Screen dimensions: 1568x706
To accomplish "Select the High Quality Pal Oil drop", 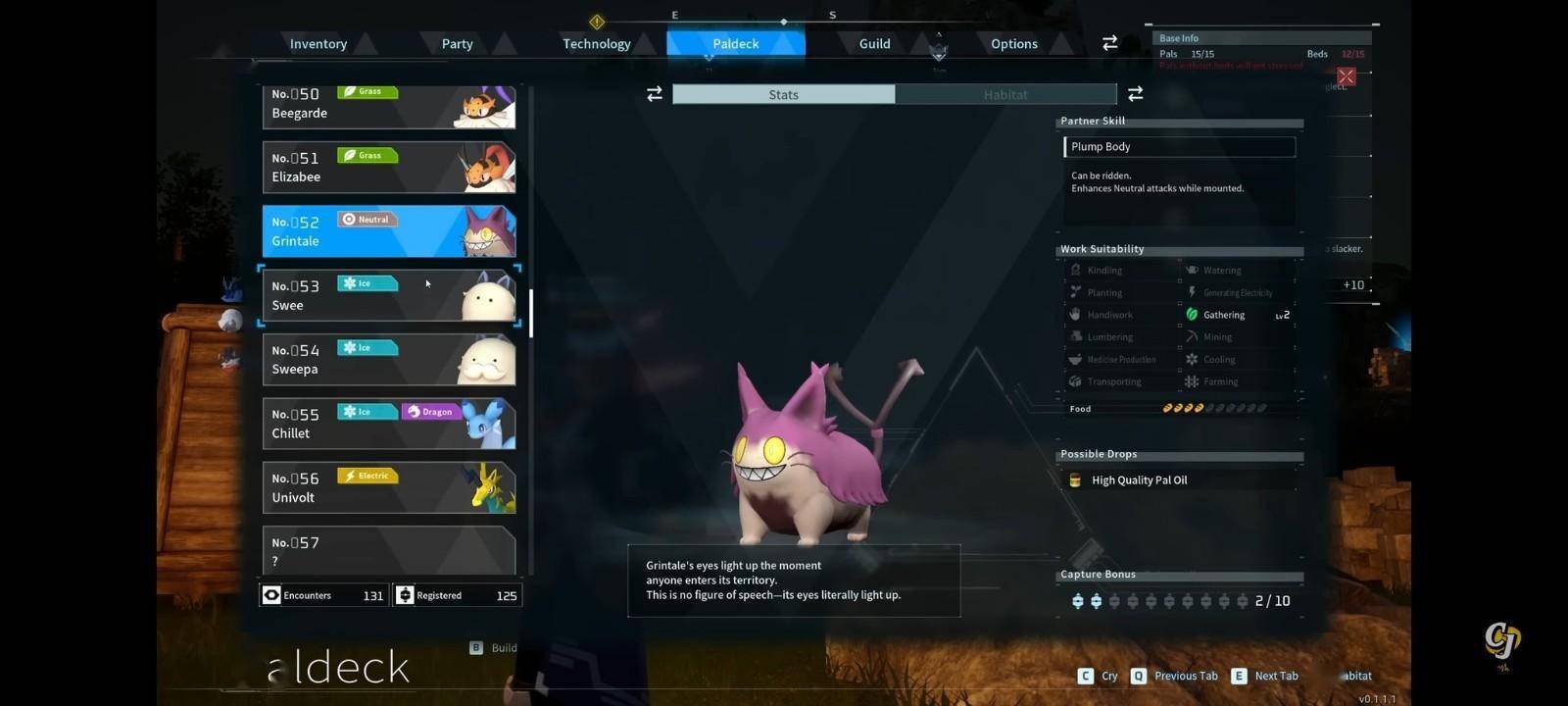I will 1139,480.
